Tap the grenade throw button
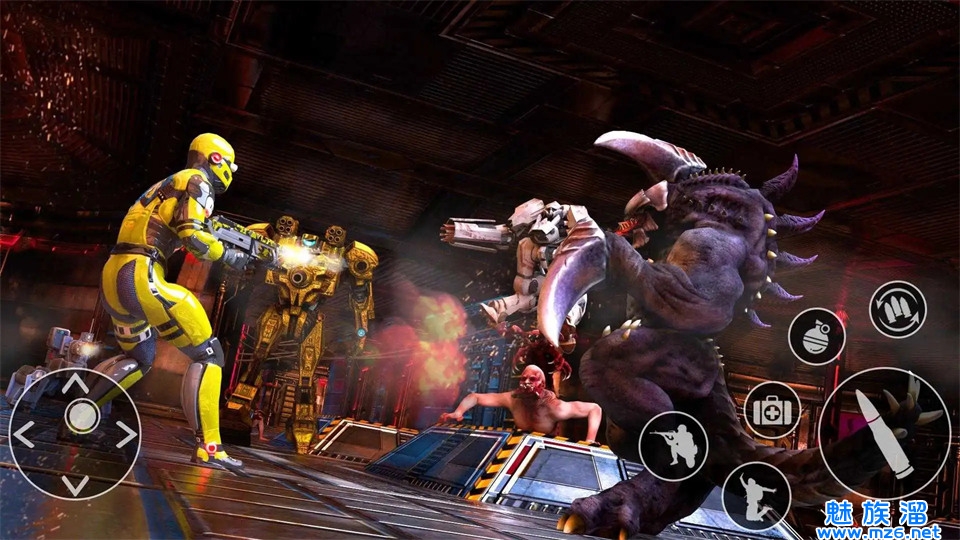 (x=817, y=337)
